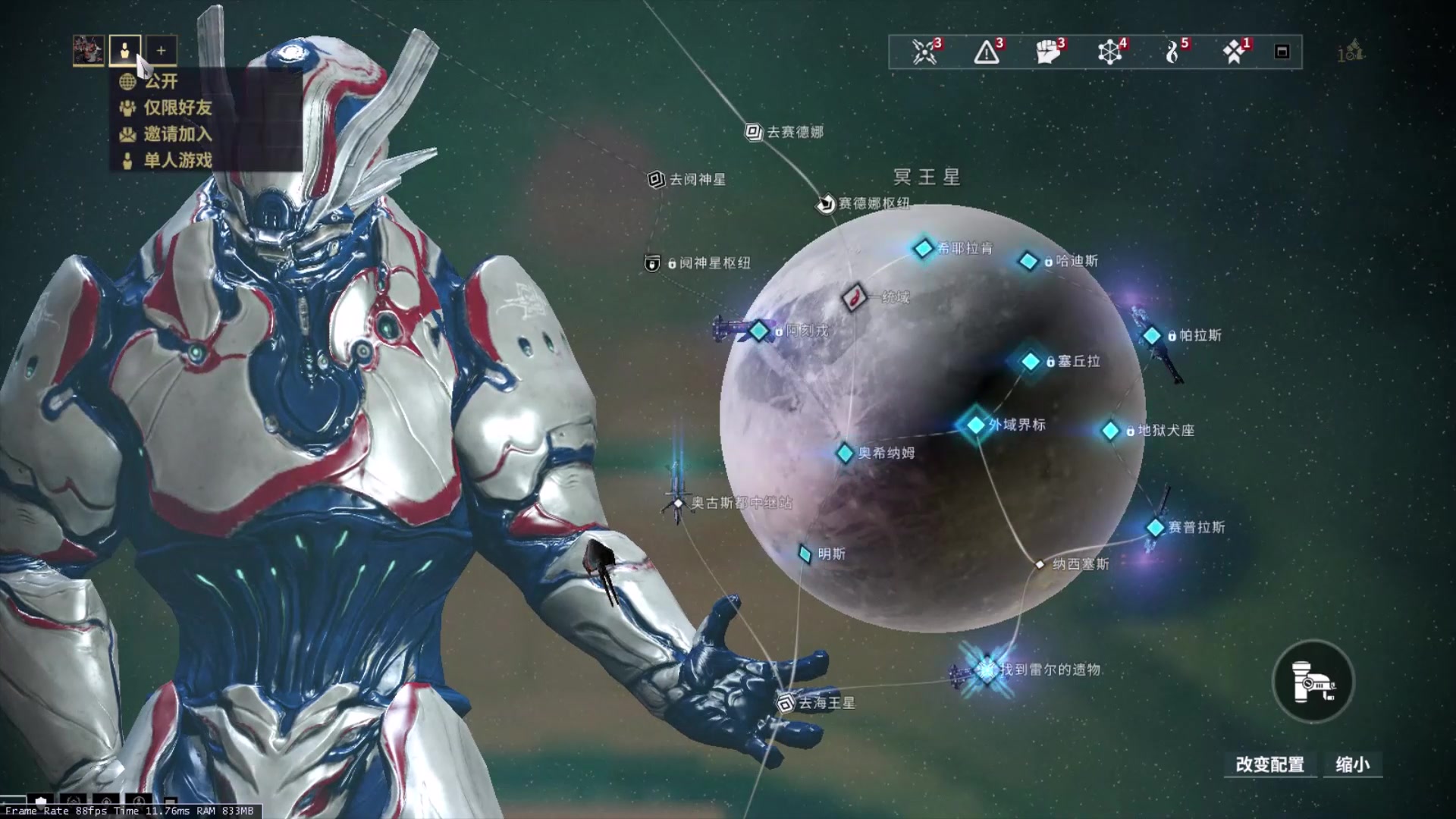Open the player avatar portrait
Image resolution: width=1456 pixels, height=819 pixels.
click(x=89, y=51)
